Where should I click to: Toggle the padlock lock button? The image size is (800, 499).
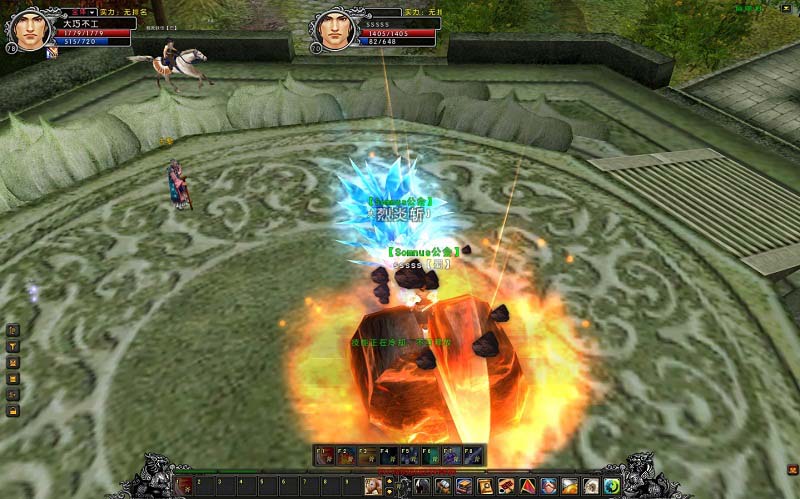point(12,410)
